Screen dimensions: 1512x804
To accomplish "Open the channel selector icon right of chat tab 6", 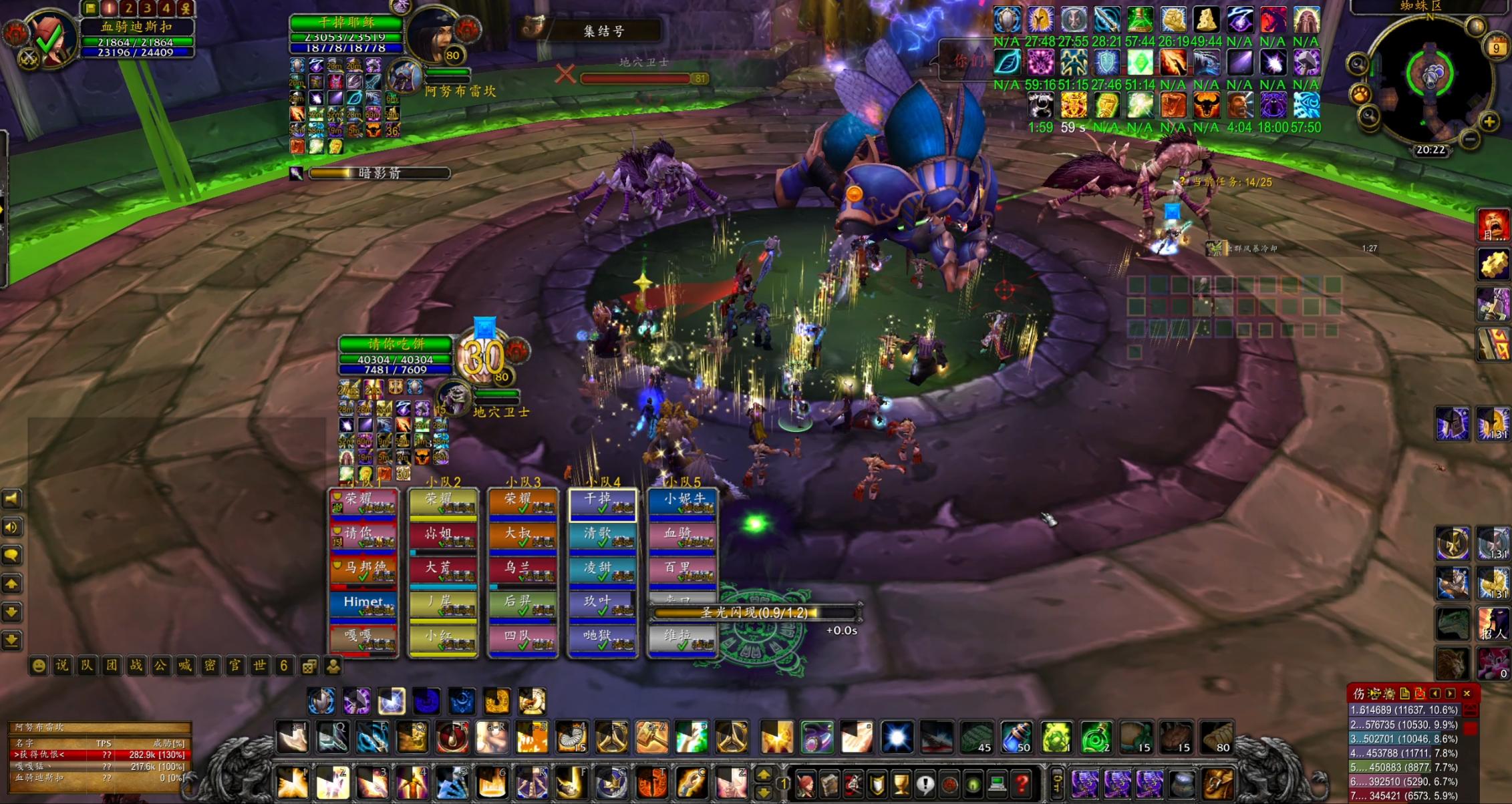I will click(x=309, y=666).
